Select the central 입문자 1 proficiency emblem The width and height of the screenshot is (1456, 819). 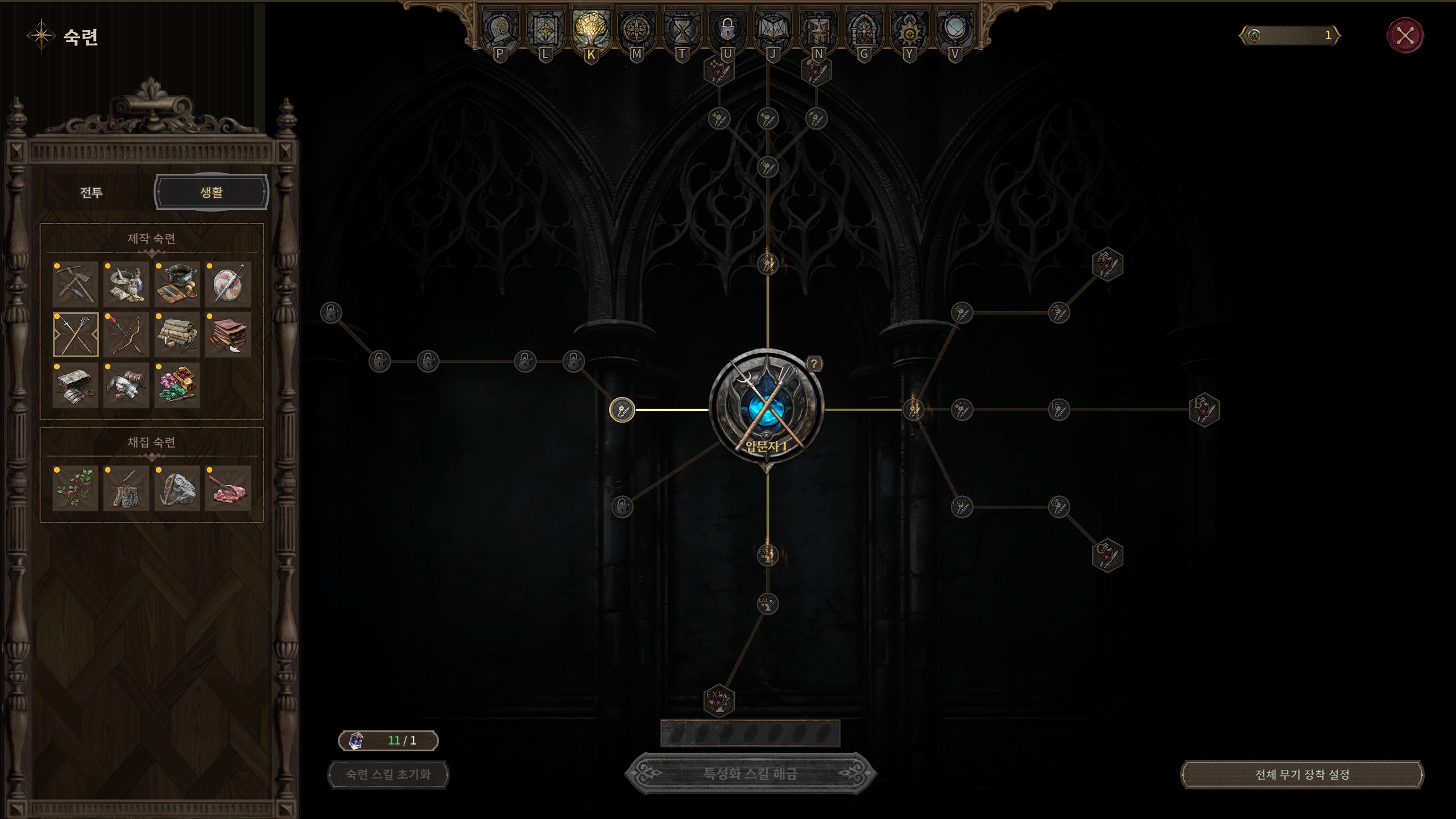click(767, 408)
